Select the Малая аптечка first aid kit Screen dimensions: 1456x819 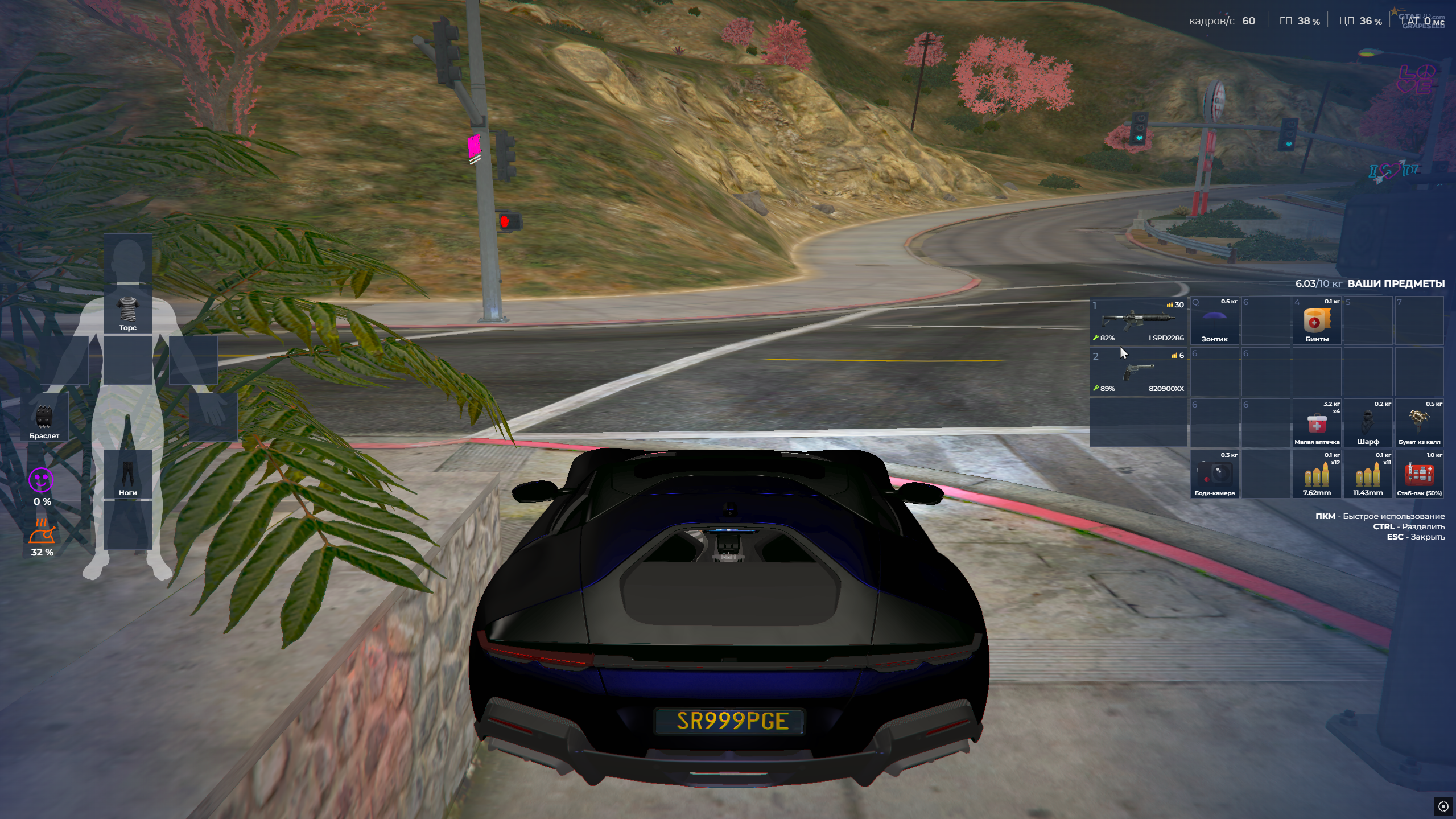[x=1317, y=423]
